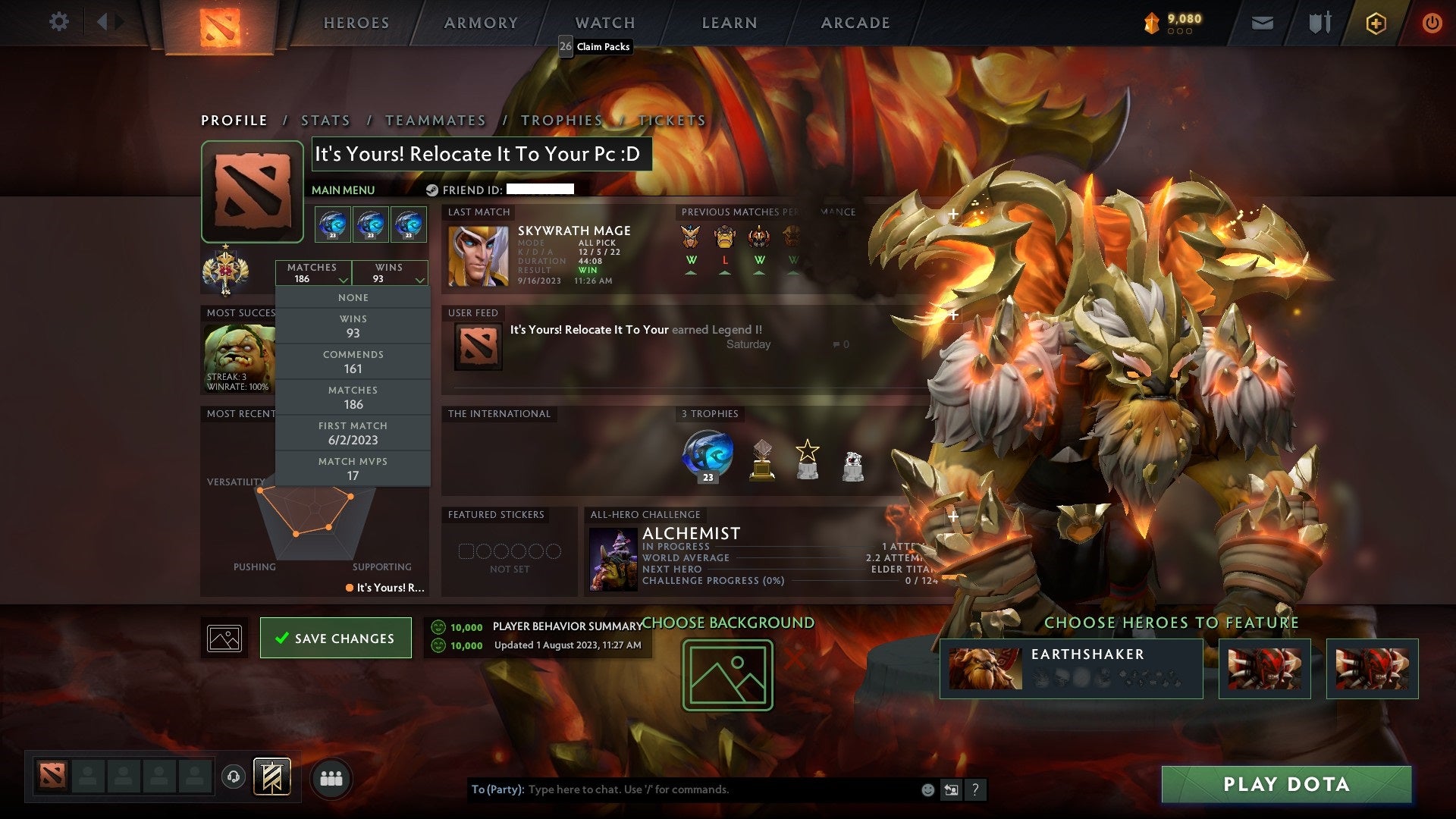Screen dimensions: 1456x819
Task: Open the WATCH menu
Action: click(604, 23)
